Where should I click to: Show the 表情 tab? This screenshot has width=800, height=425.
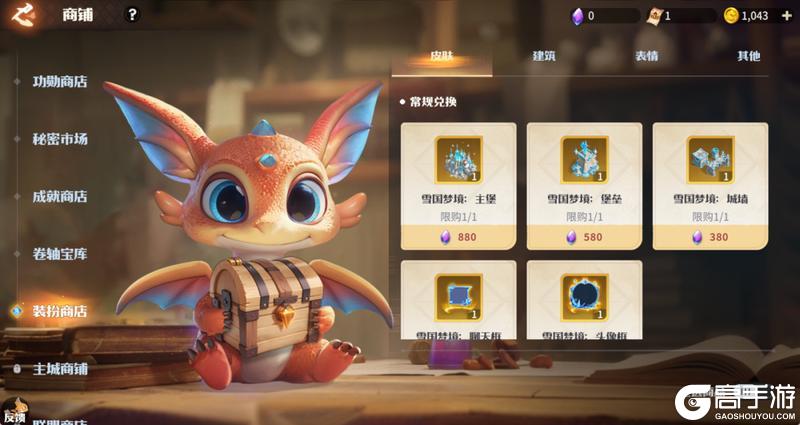pyautogui.click(x=646, y=56)
